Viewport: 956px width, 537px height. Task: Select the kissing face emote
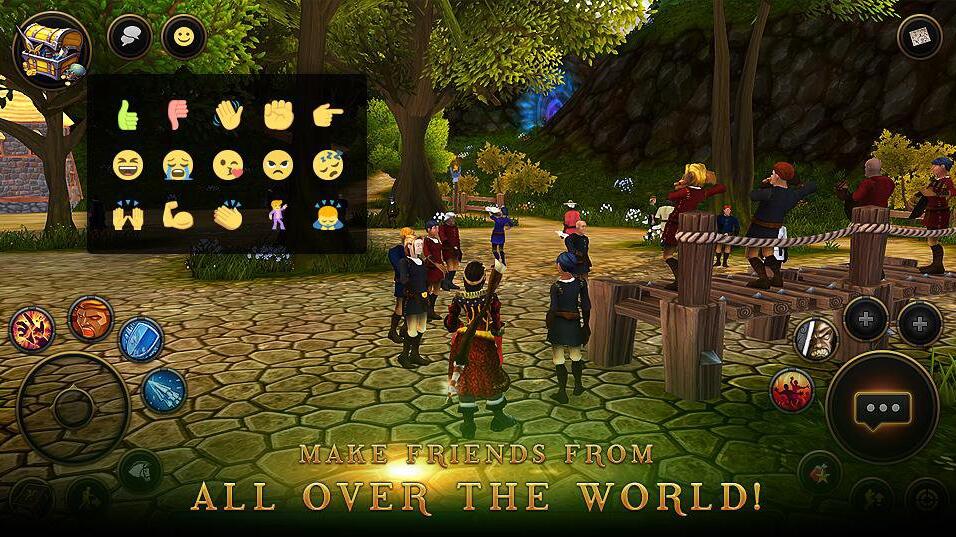(x=228, y=165)
